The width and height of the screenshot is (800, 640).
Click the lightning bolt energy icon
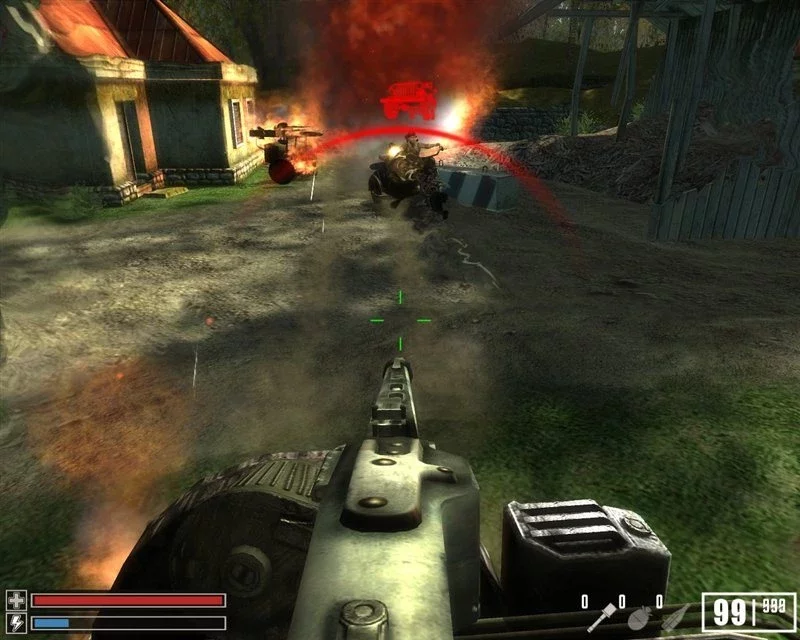pyautogui.click(x=15, y=622)
